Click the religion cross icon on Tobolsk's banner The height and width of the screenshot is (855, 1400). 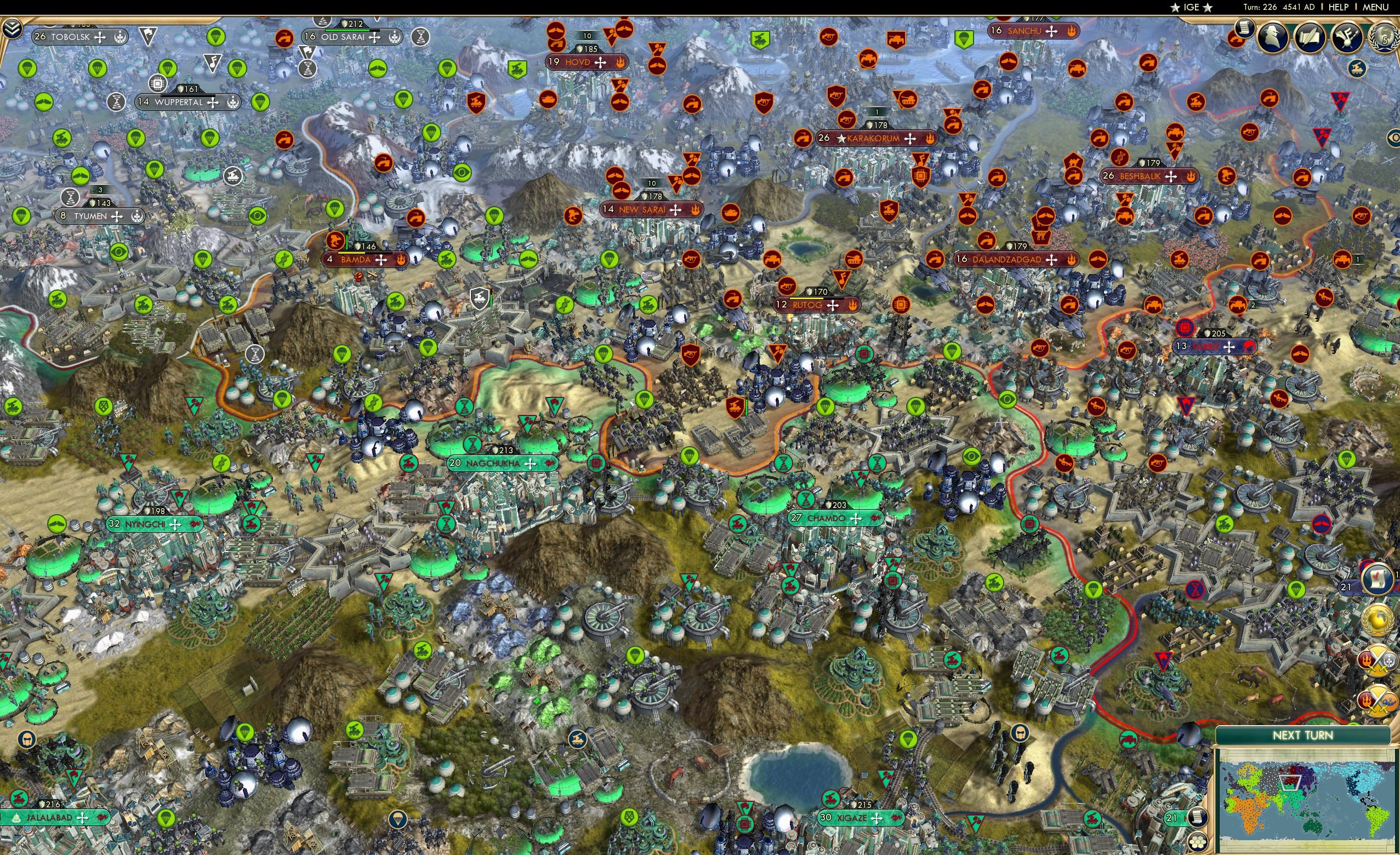[100, 37]
